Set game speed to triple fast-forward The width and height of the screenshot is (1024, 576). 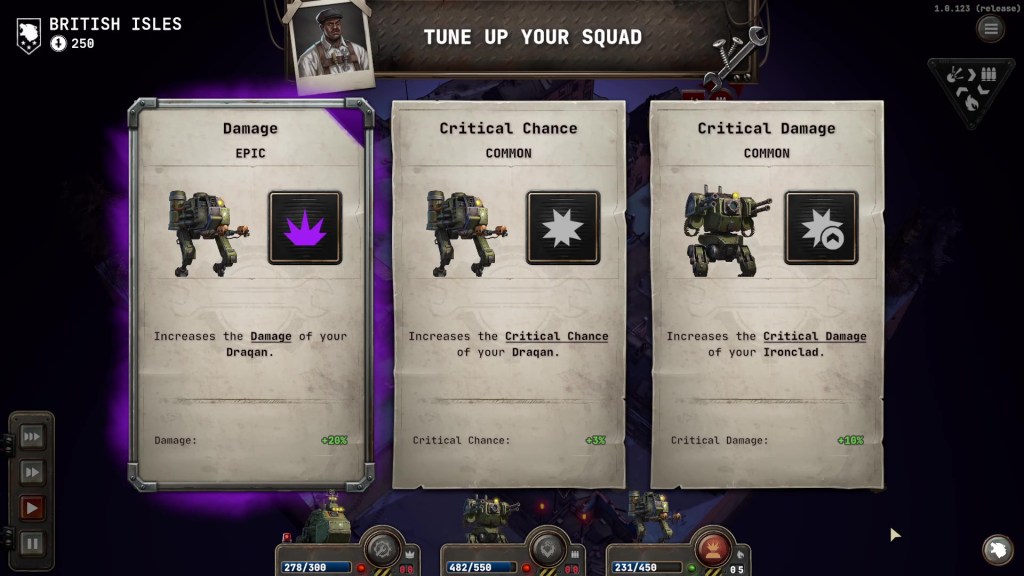pos(32,436)
